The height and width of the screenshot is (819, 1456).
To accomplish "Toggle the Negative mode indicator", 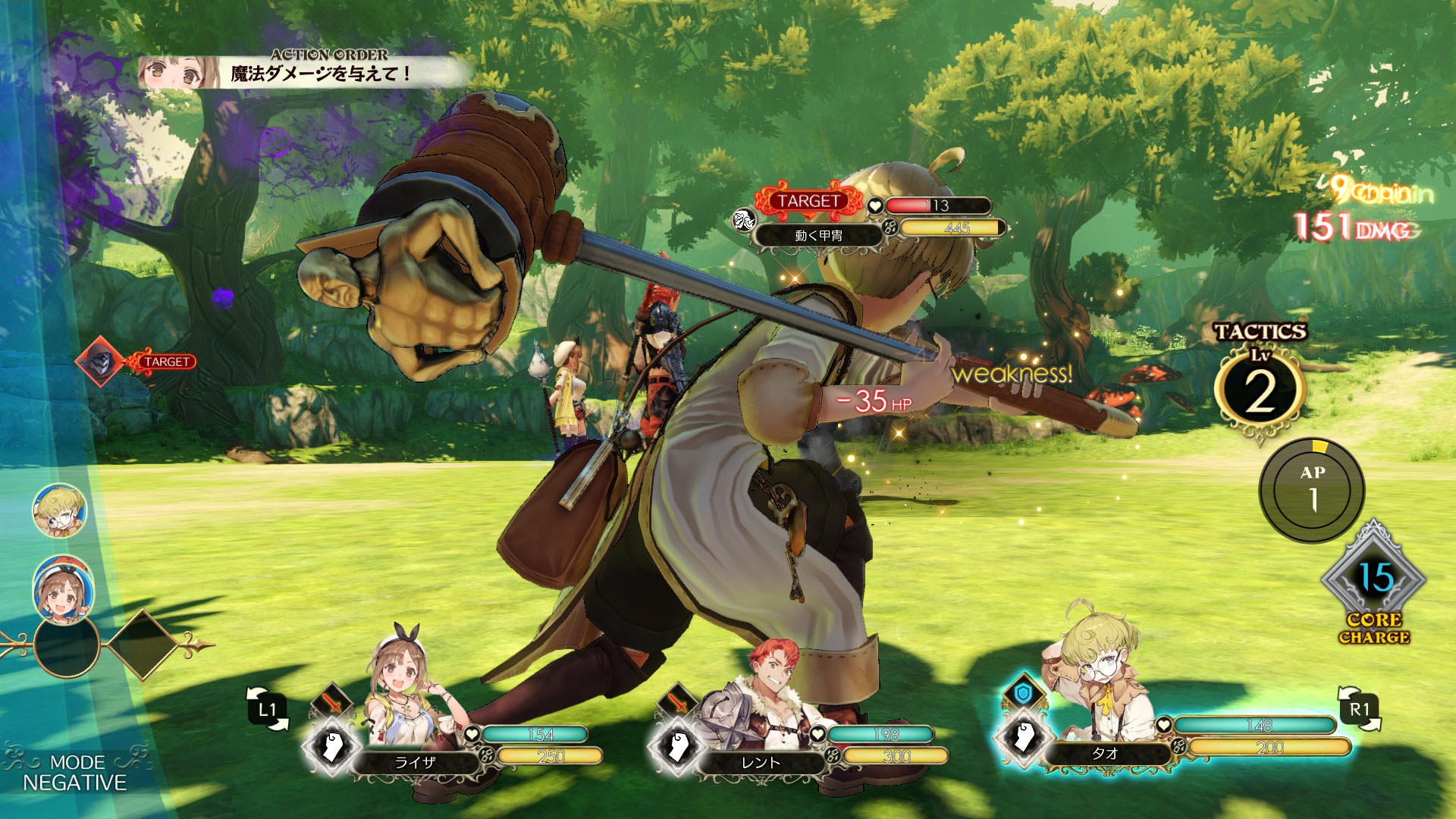I will [x=76, y=773].
